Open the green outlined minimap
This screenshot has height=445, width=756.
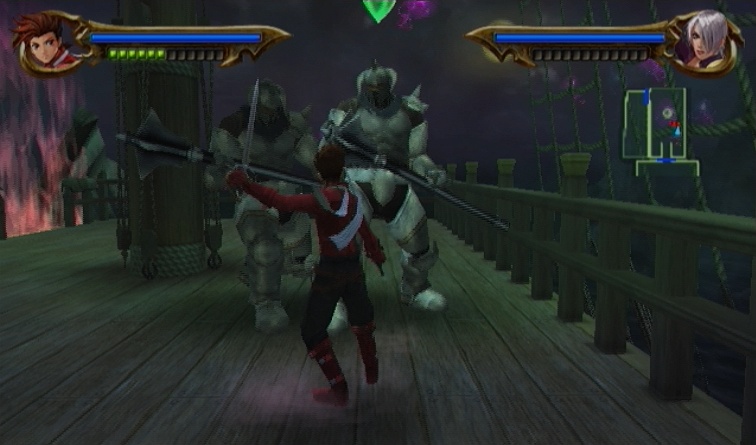pyautogui.click(x=657, y=125)
